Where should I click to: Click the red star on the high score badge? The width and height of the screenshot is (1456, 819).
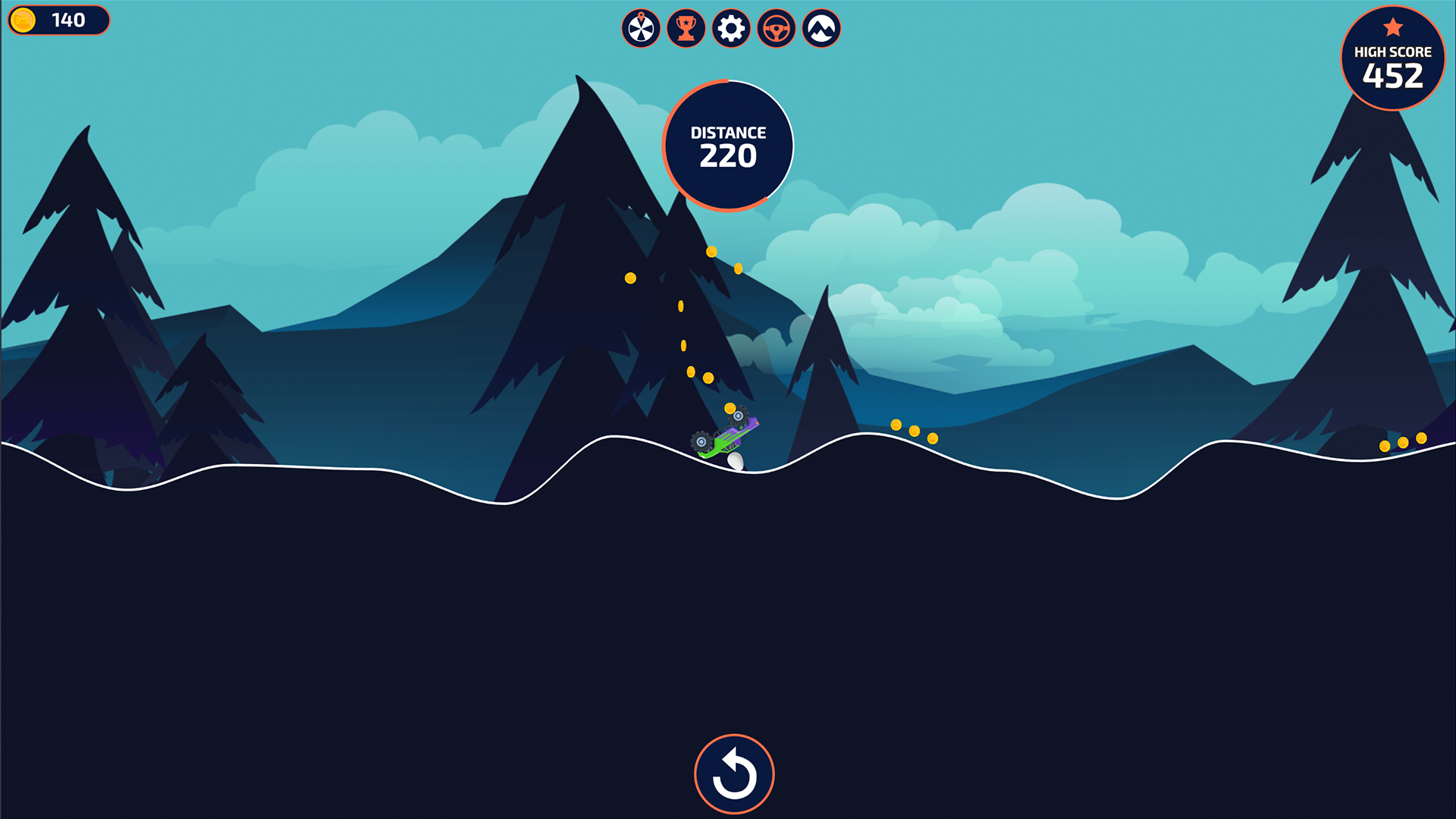pos(1392,25)
